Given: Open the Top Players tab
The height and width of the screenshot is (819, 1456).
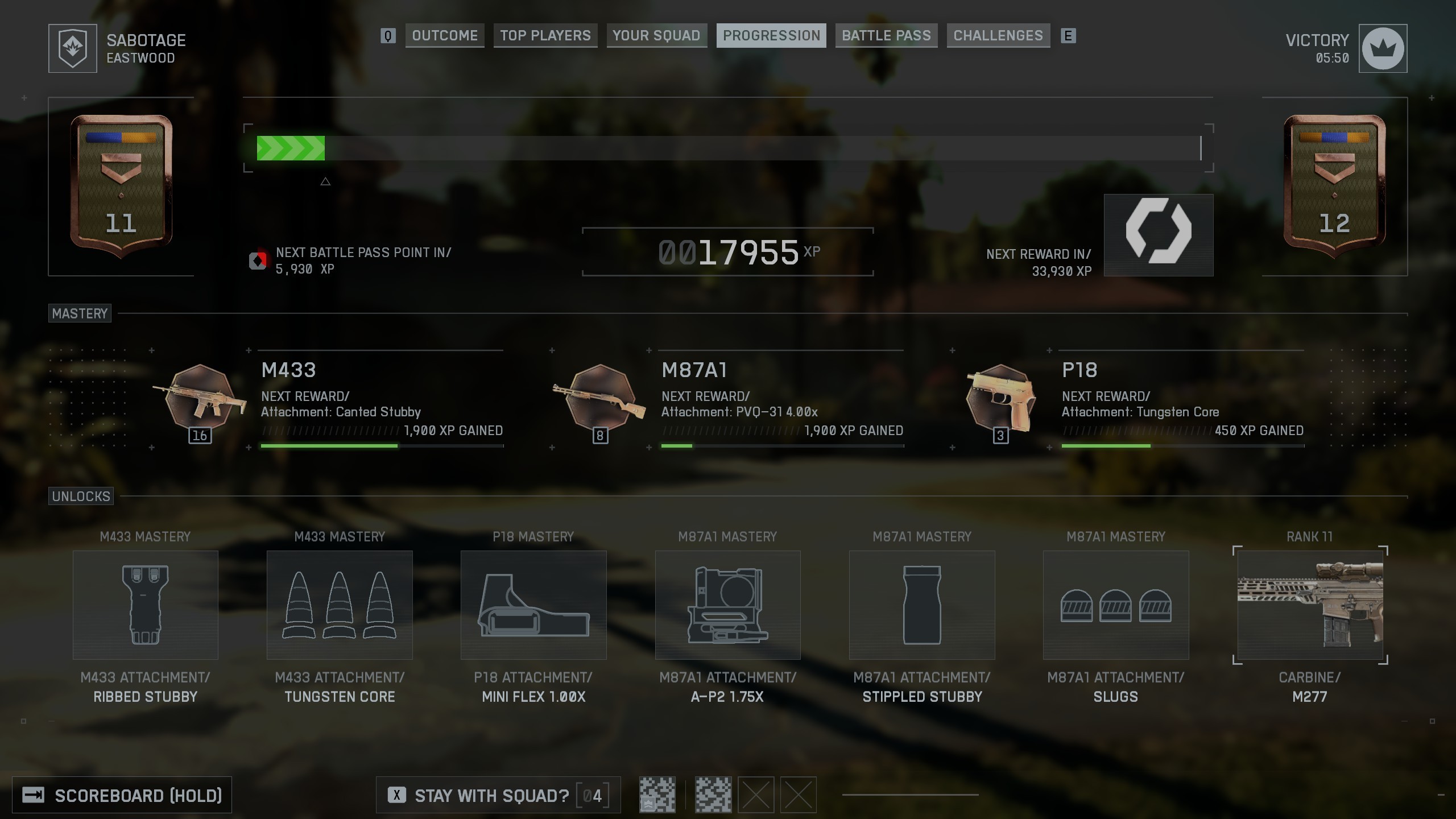Looking at the screenshot, I should 545,36.
